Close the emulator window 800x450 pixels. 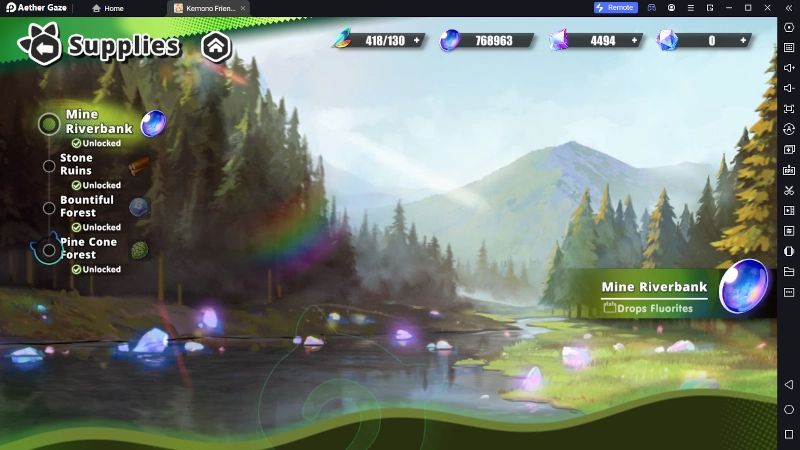768,8
